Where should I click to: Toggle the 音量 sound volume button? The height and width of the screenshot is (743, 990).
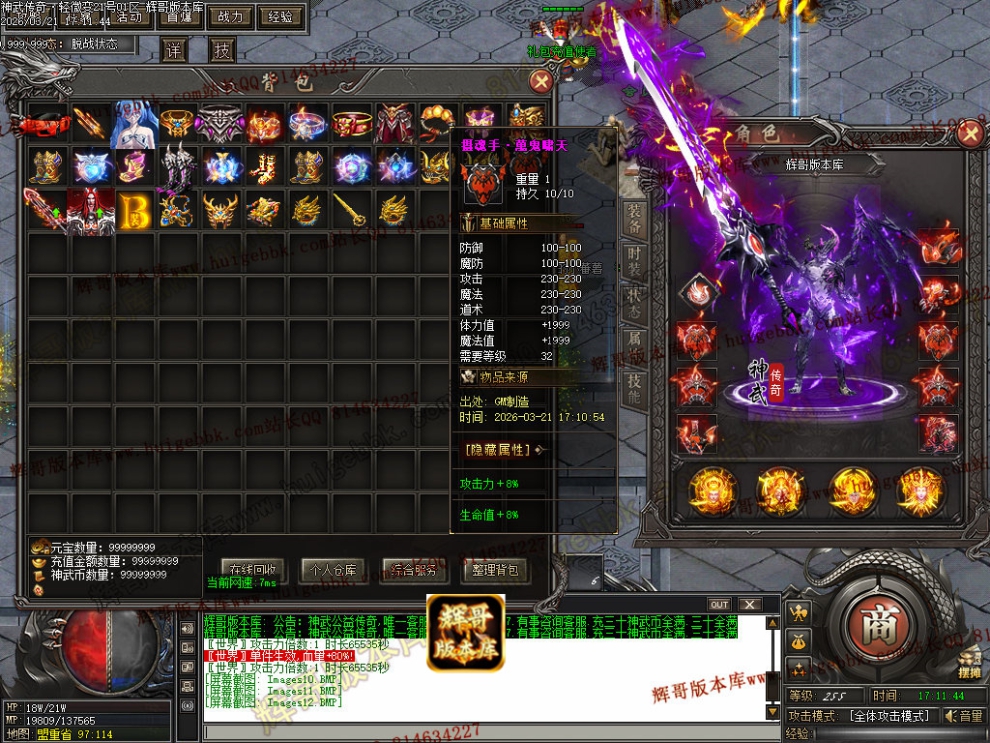click(963, 716)
